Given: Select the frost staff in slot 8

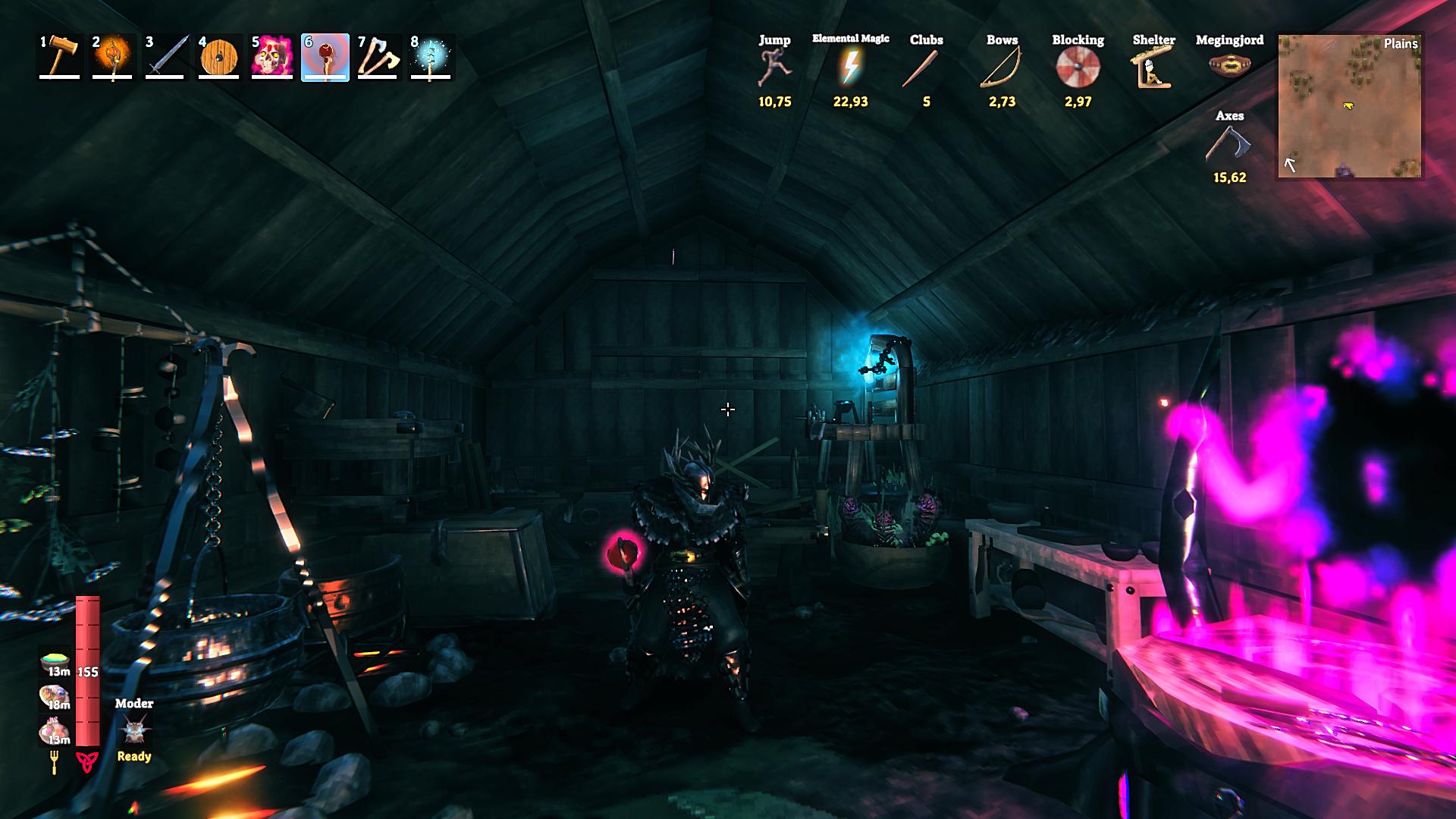Looking at the screenshot, I should pos(431,57).
